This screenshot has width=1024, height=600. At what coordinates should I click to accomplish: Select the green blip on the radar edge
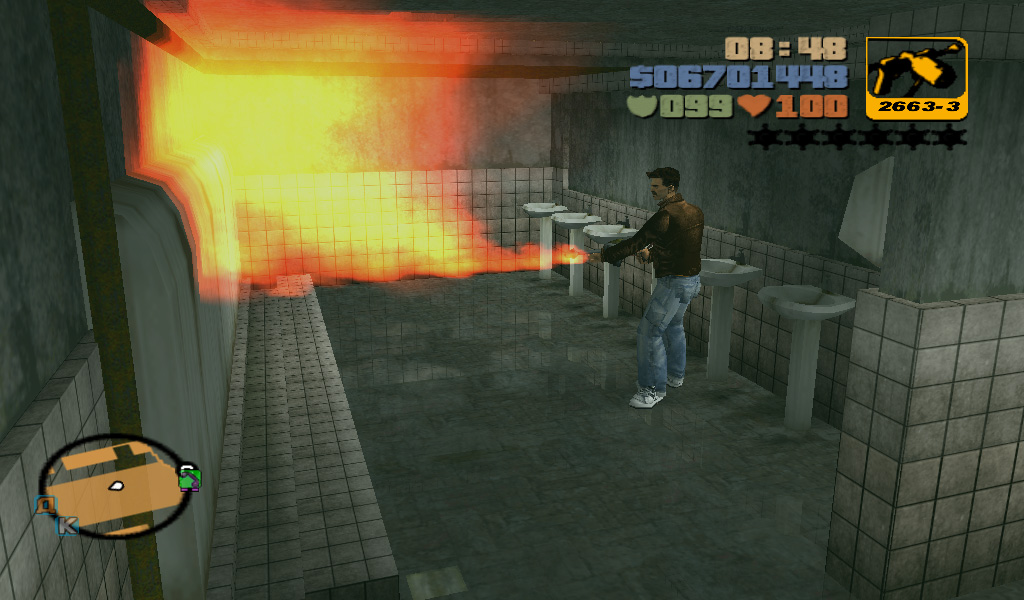click(x=188, y=477)
